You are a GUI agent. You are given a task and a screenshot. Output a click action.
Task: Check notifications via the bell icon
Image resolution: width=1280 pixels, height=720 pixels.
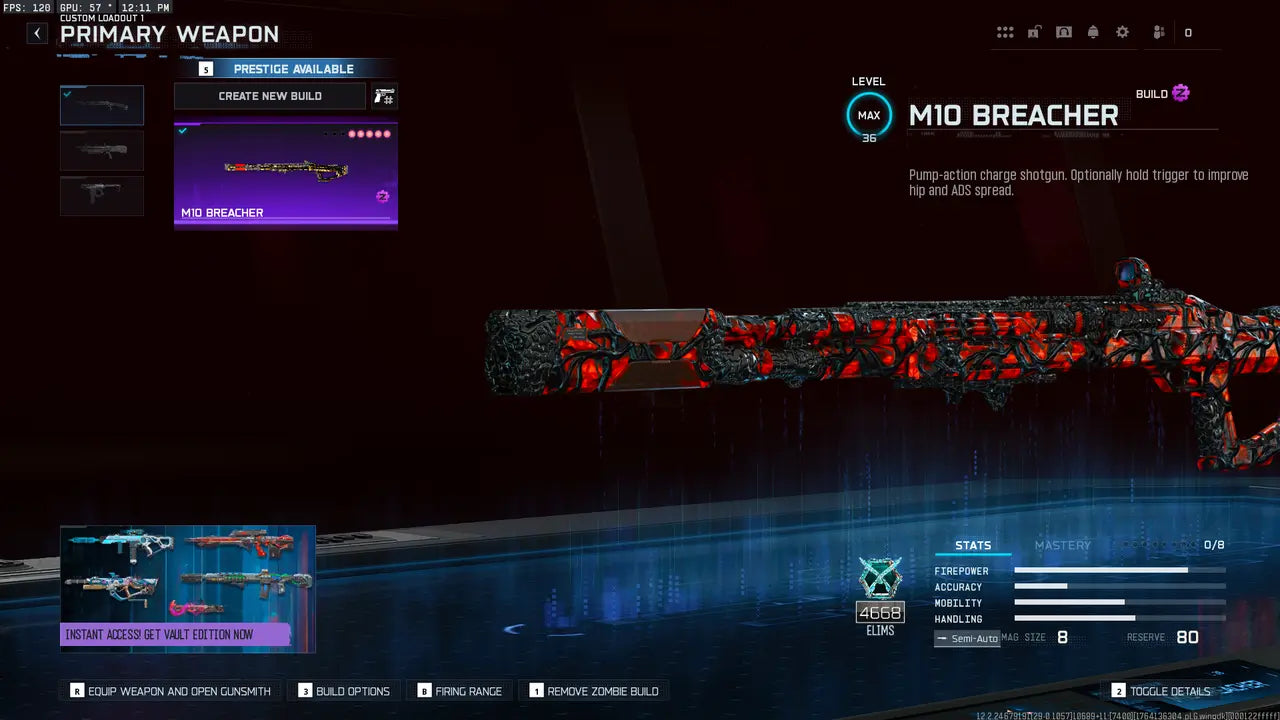pos(1093,31)
